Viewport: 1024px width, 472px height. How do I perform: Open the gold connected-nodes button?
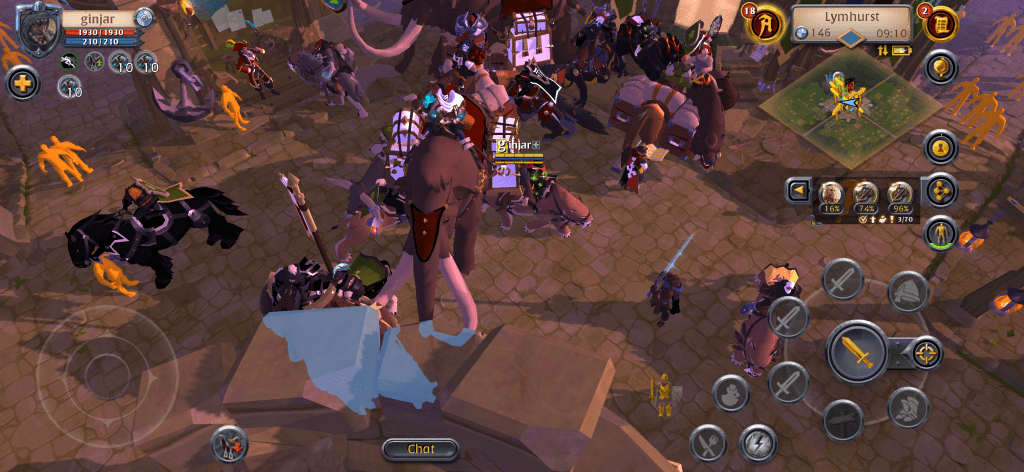click(x=940, y=190)
